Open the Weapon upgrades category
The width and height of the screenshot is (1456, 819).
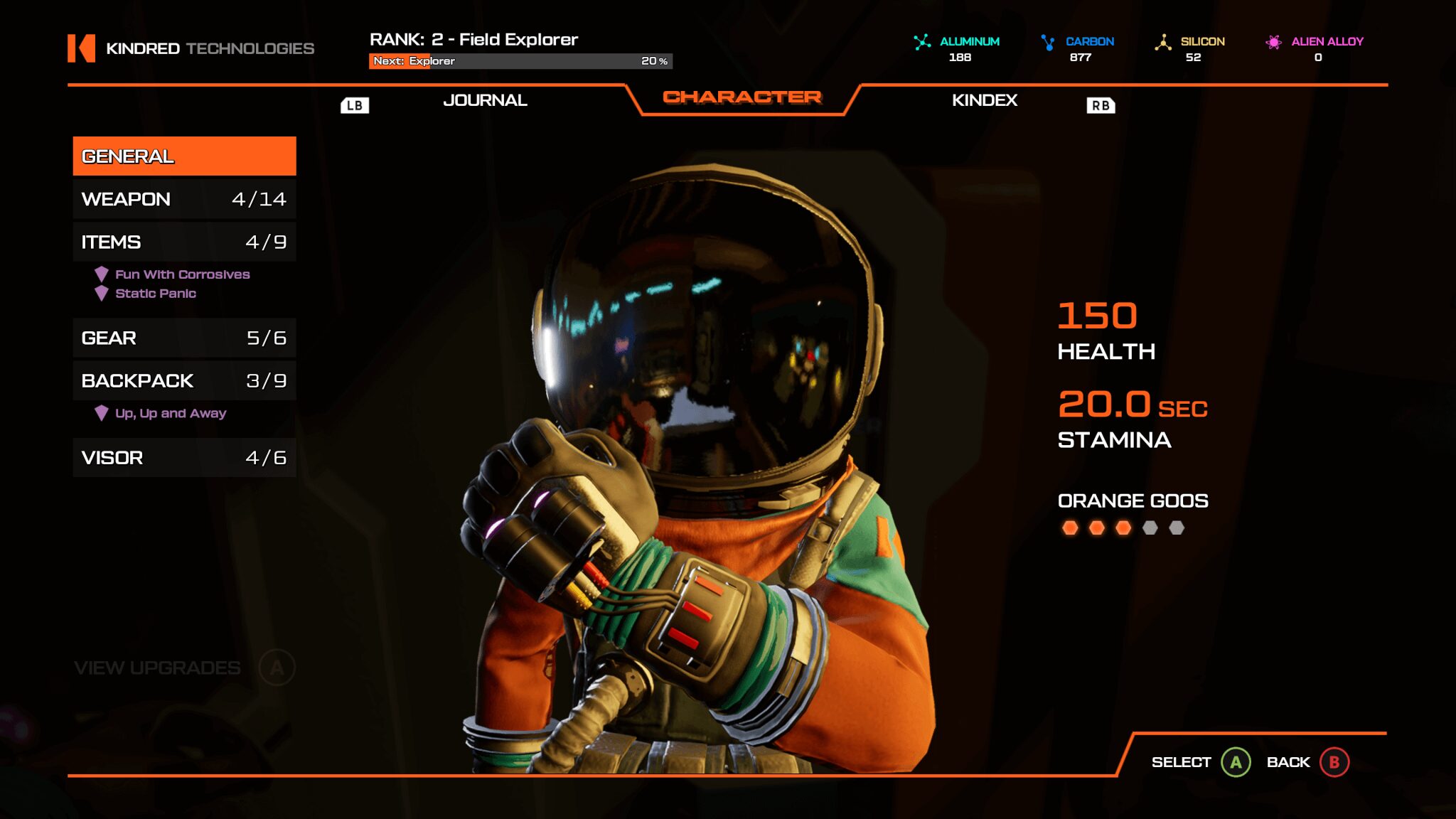click(184, 199)
